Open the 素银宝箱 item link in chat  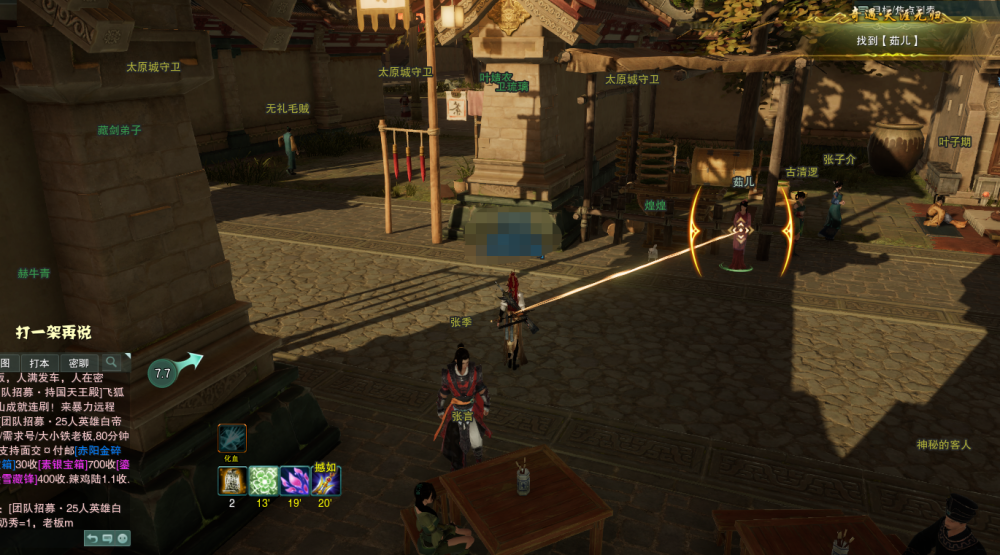[x=62, y=464]
